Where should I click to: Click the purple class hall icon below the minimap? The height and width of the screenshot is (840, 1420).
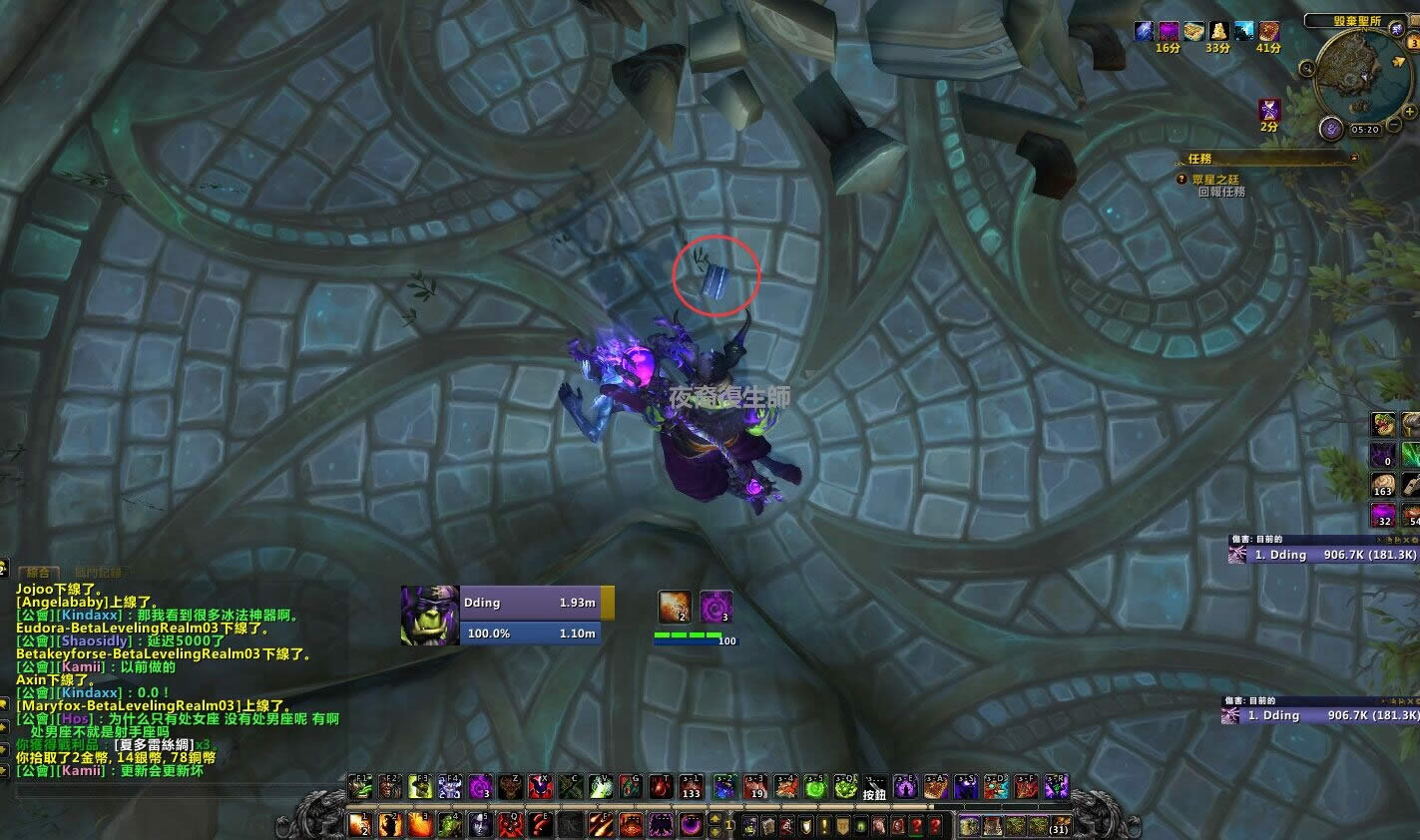tap(1331, 128)
